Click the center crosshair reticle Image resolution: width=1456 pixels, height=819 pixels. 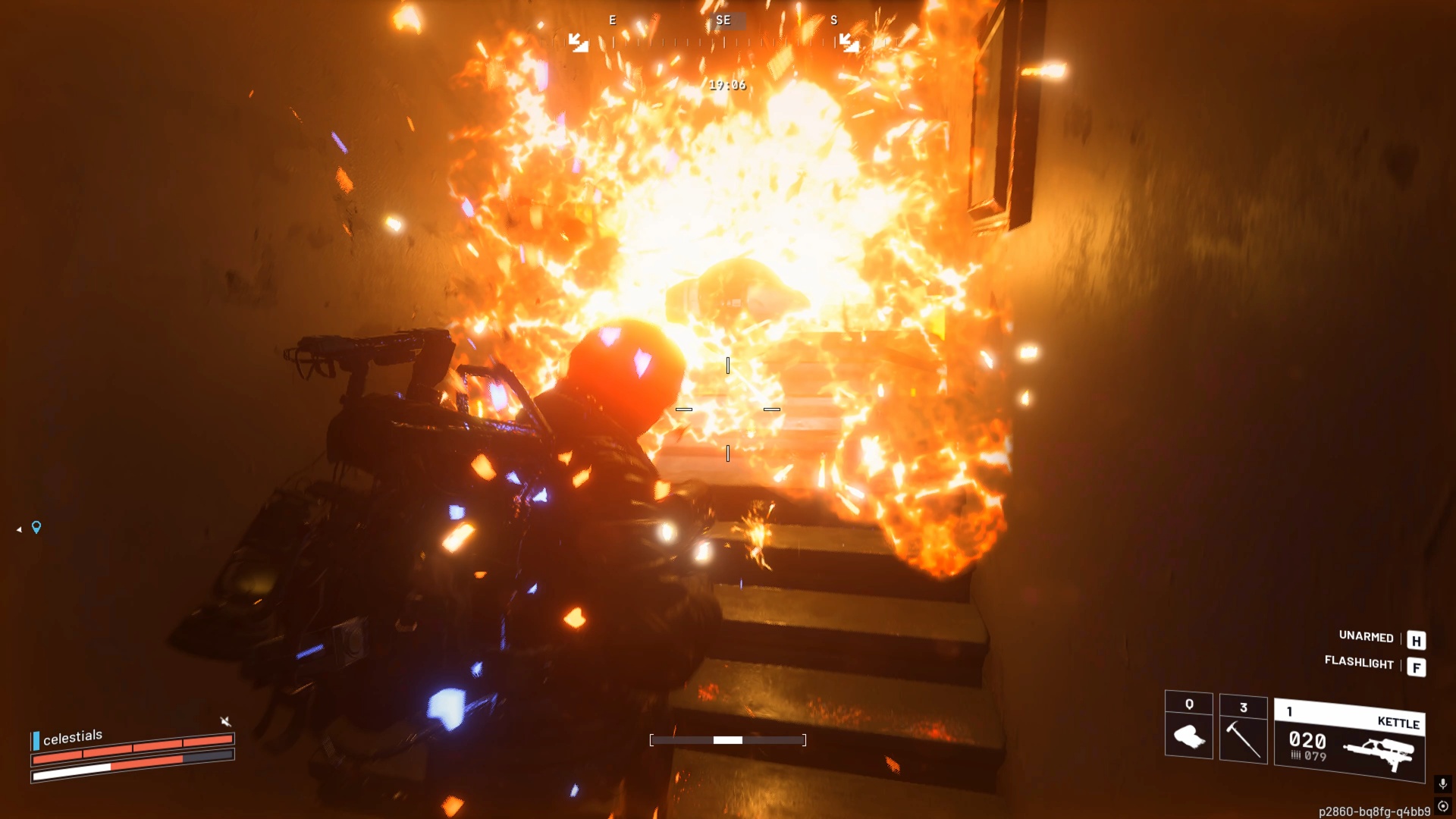coord(728,409)
